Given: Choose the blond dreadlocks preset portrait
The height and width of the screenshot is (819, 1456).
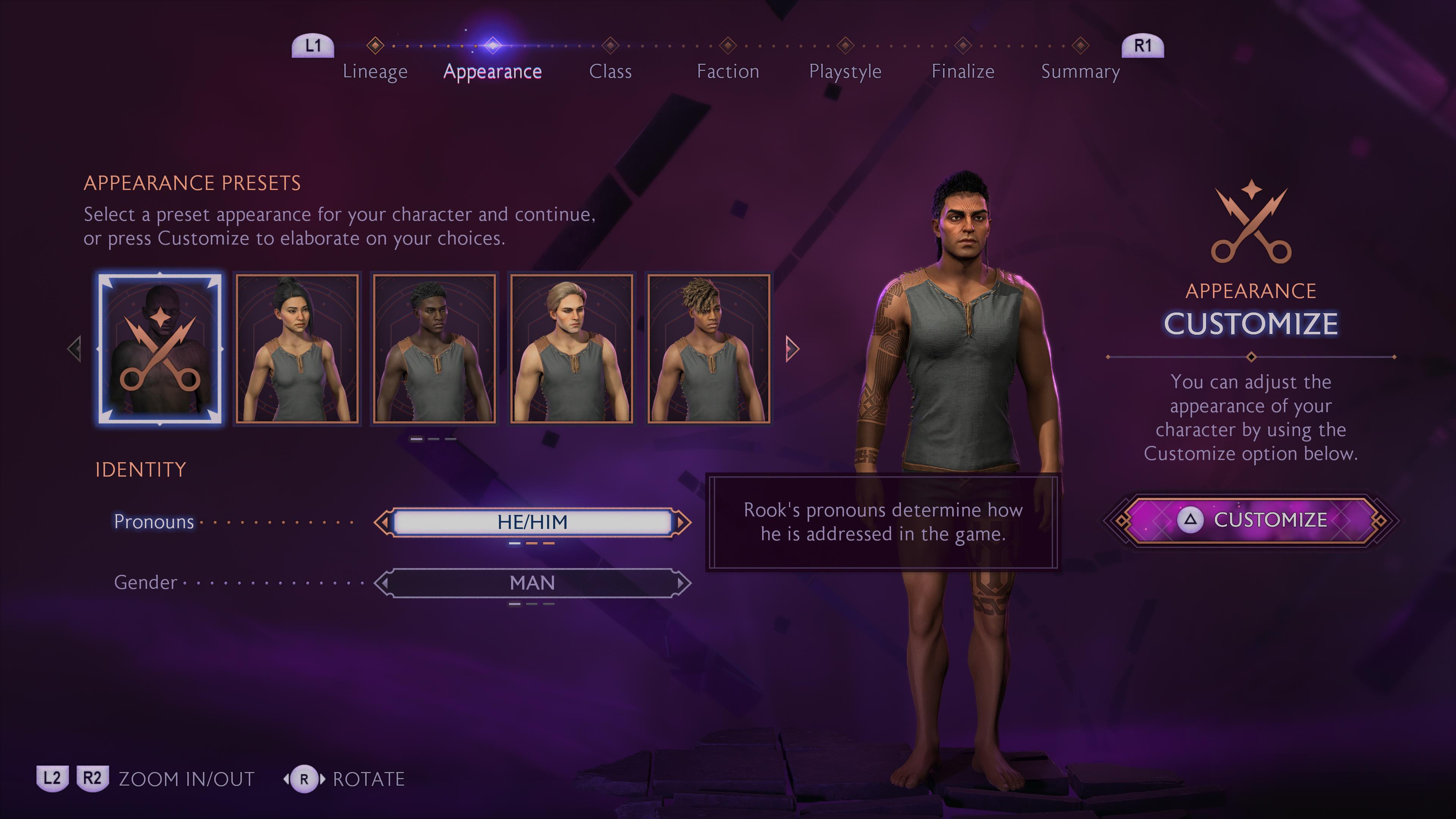Looking at the screenshot, I should 709,349.
